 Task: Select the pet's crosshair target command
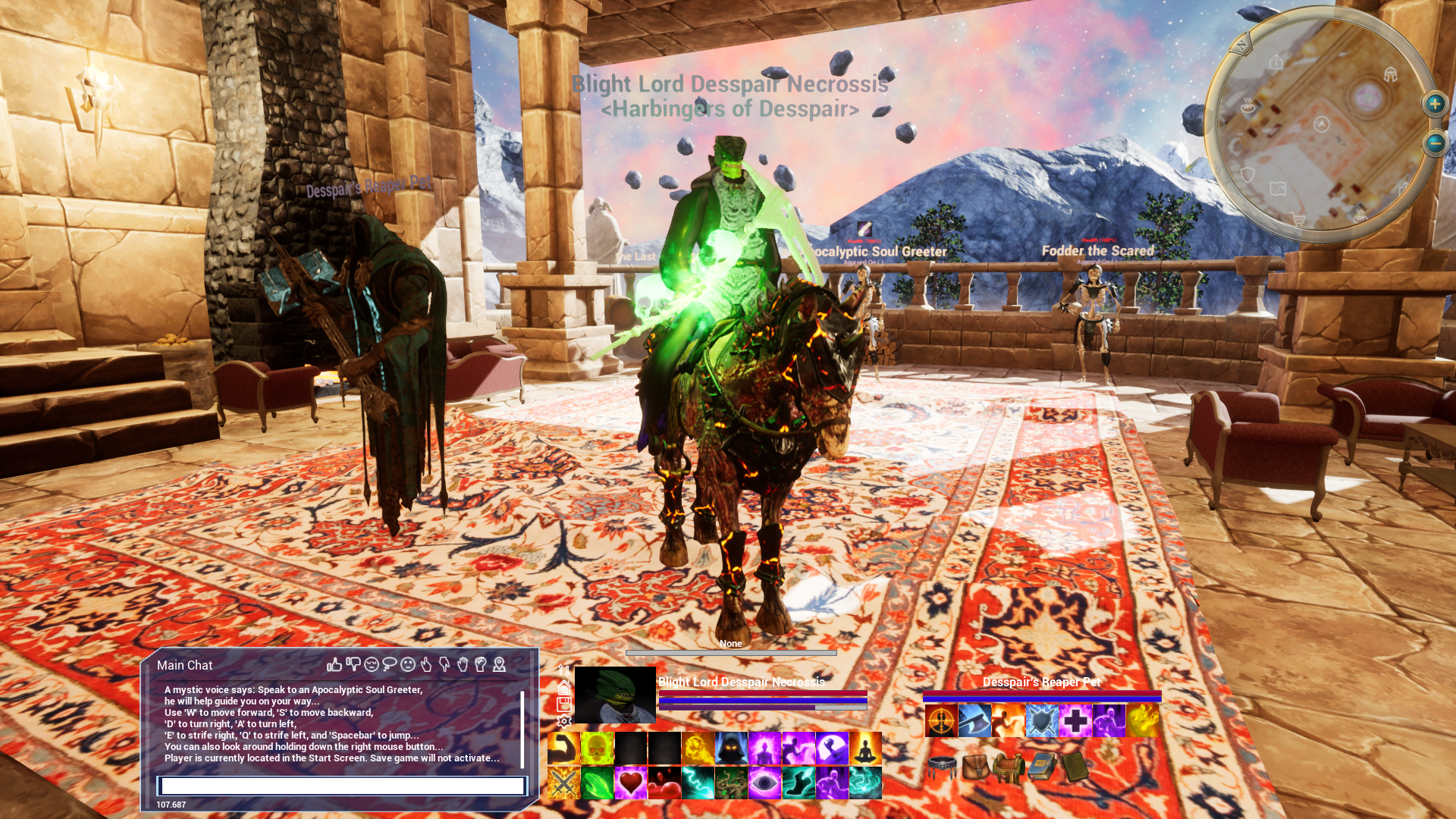(x=941, y=720)
